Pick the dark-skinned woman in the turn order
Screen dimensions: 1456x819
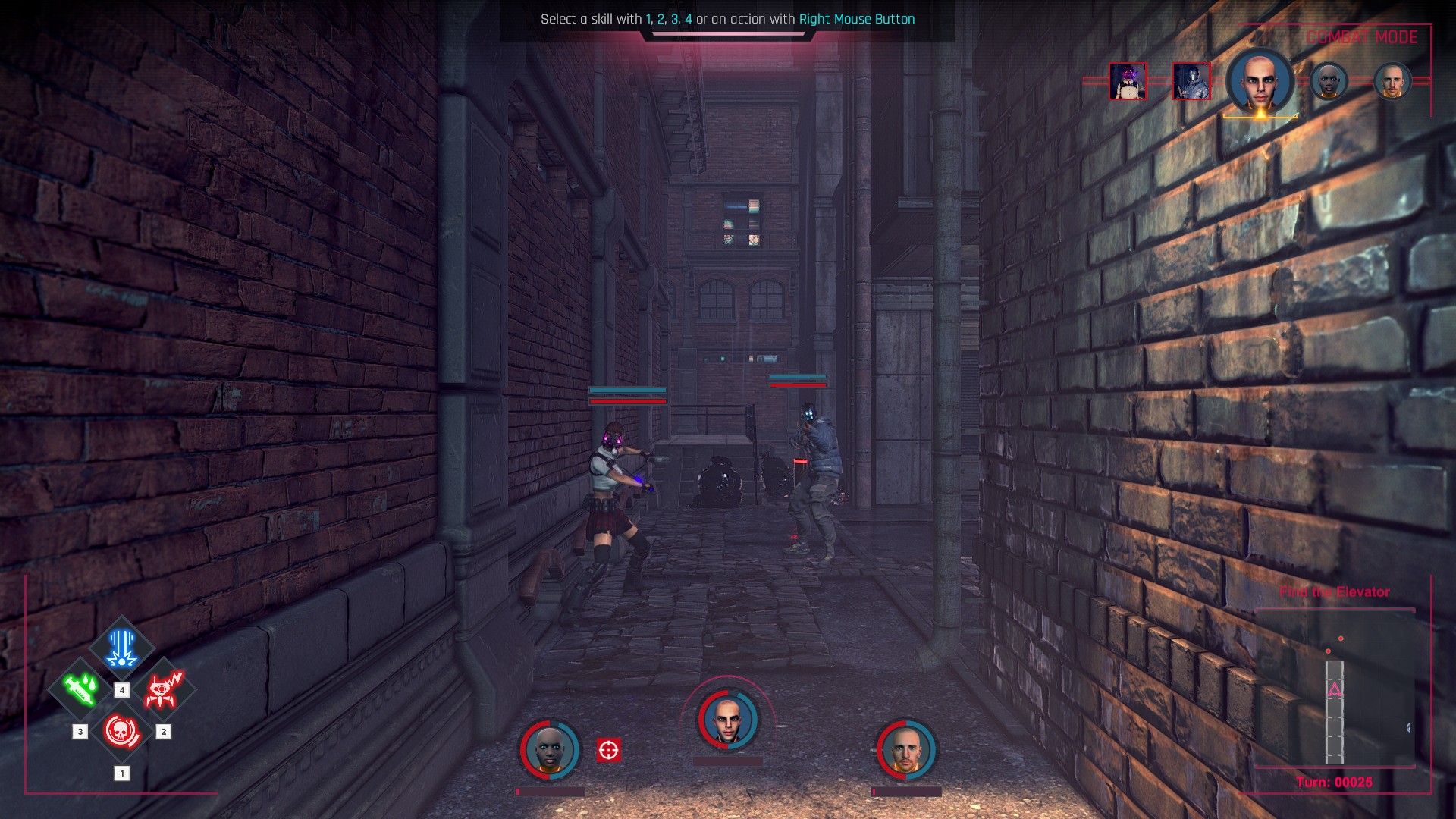pos(1329,81)
